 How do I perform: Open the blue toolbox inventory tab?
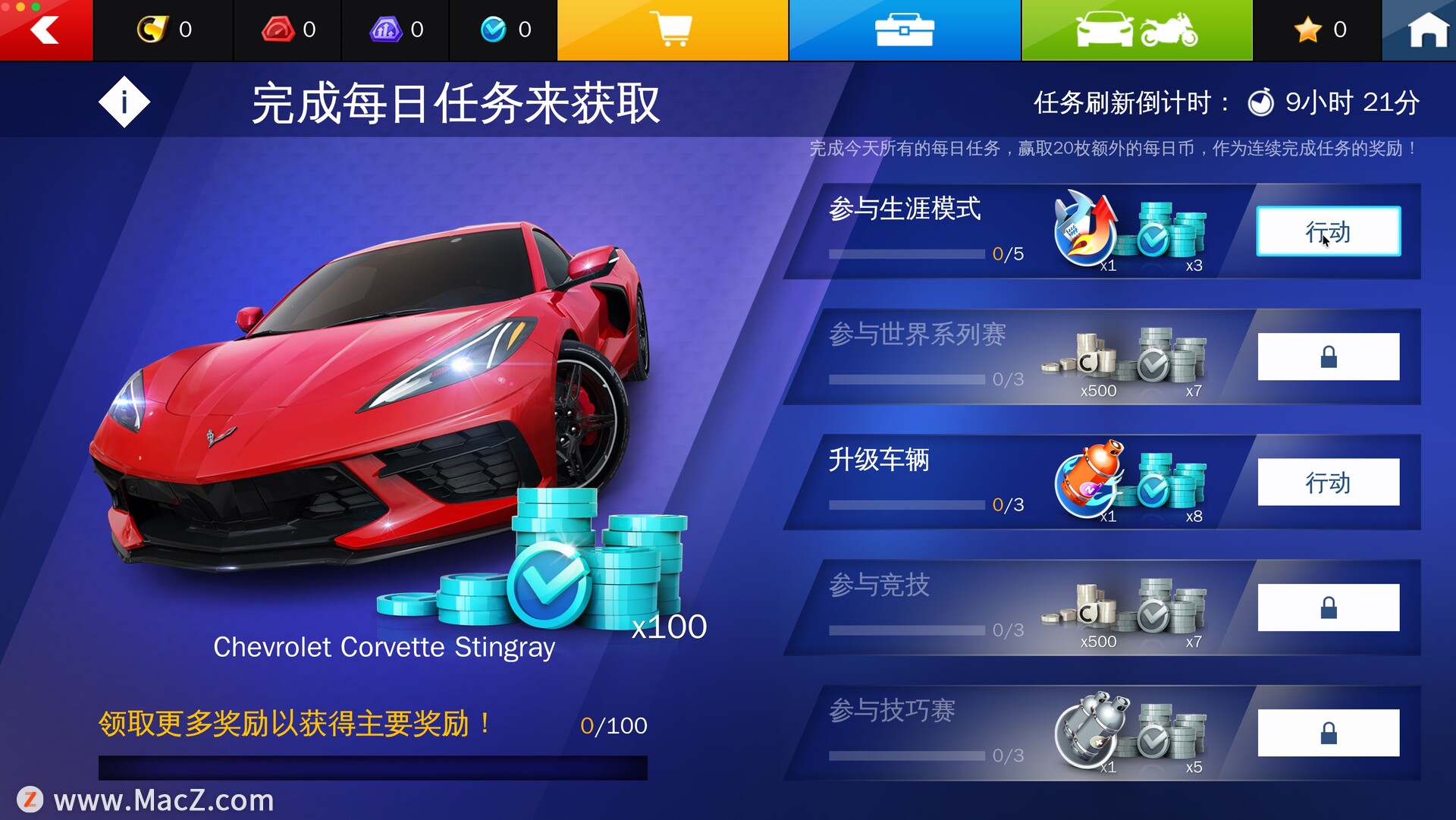[904, 30]
